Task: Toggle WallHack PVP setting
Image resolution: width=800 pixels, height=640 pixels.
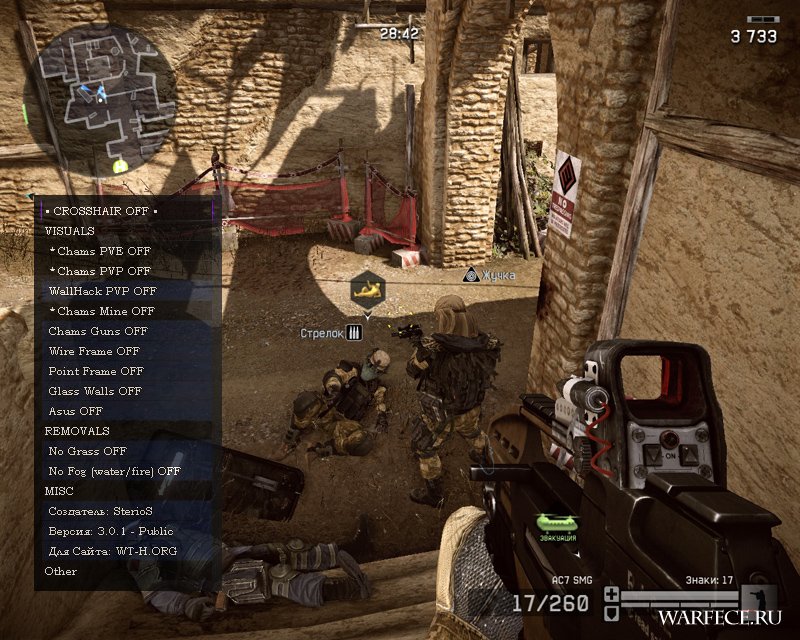Action: click(x=102, y=291)
